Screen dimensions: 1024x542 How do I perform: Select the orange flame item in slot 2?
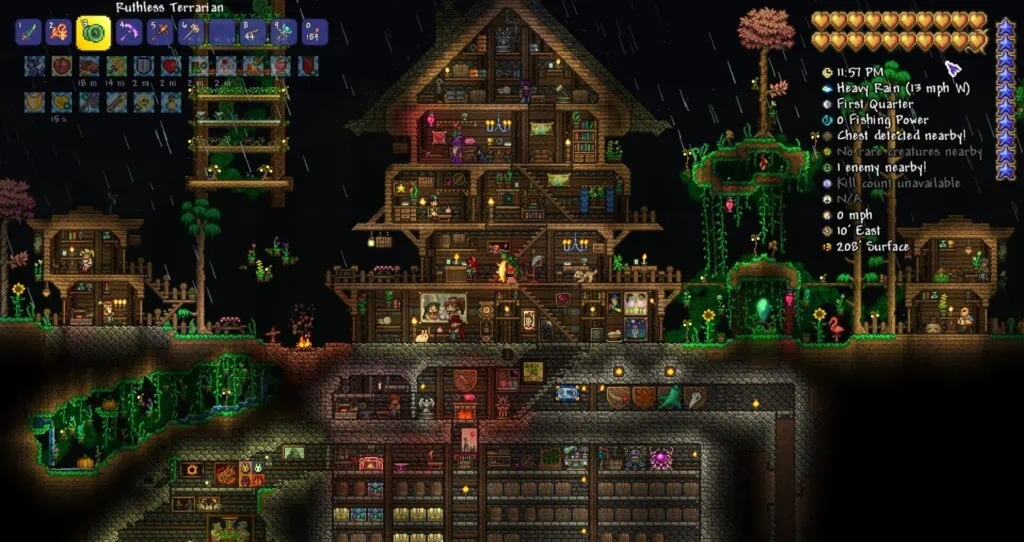59,32
